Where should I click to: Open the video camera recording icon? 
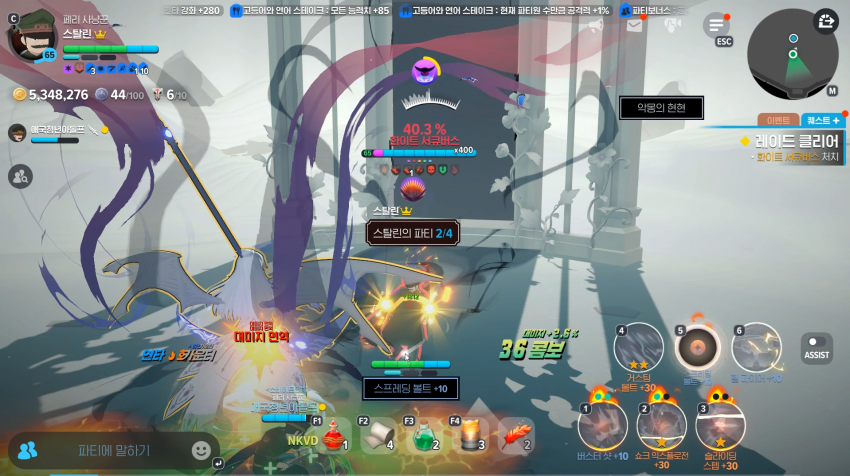[672, 26]
